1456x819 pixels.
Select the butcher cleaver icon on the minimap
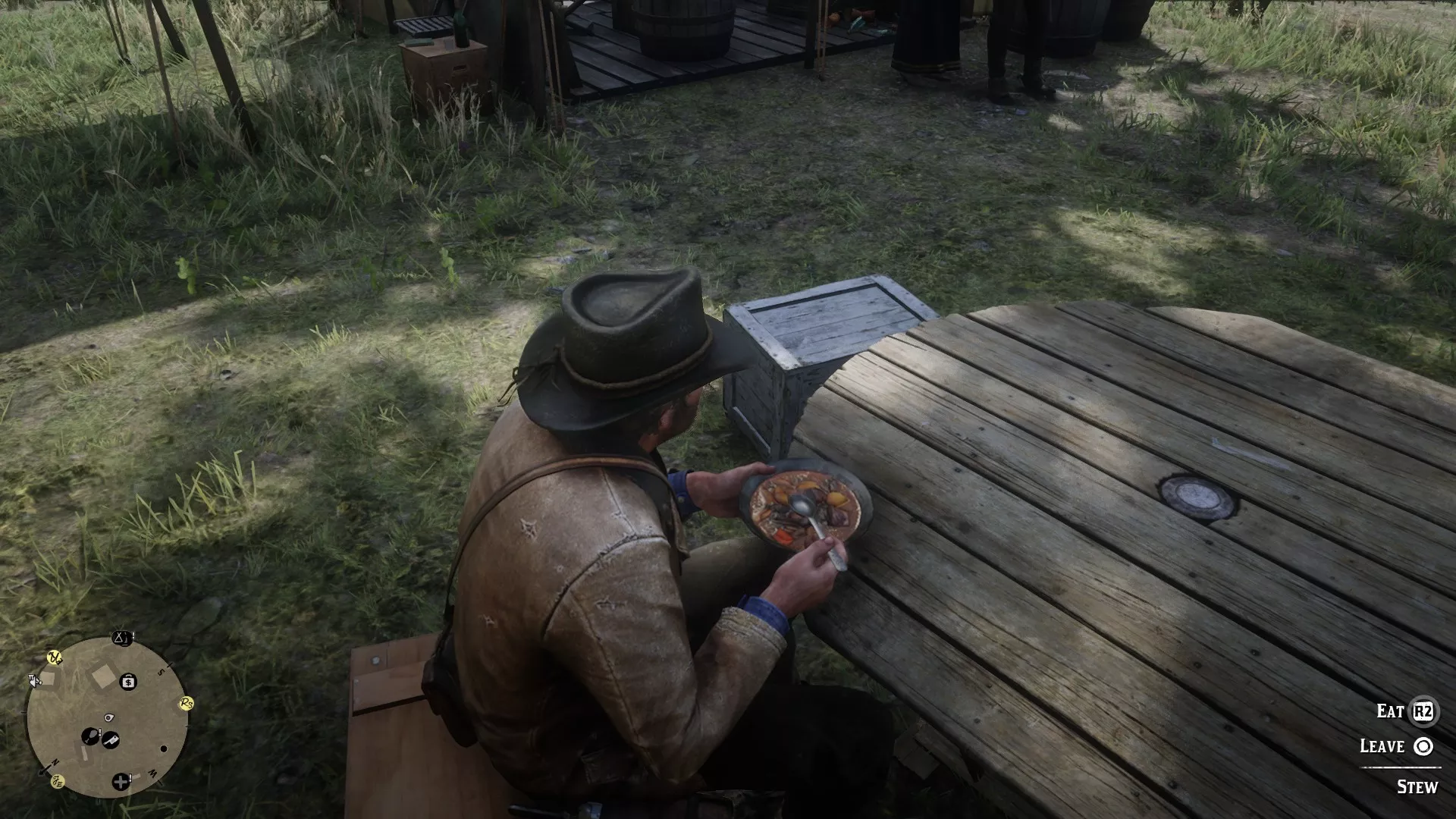pos(111,740)
